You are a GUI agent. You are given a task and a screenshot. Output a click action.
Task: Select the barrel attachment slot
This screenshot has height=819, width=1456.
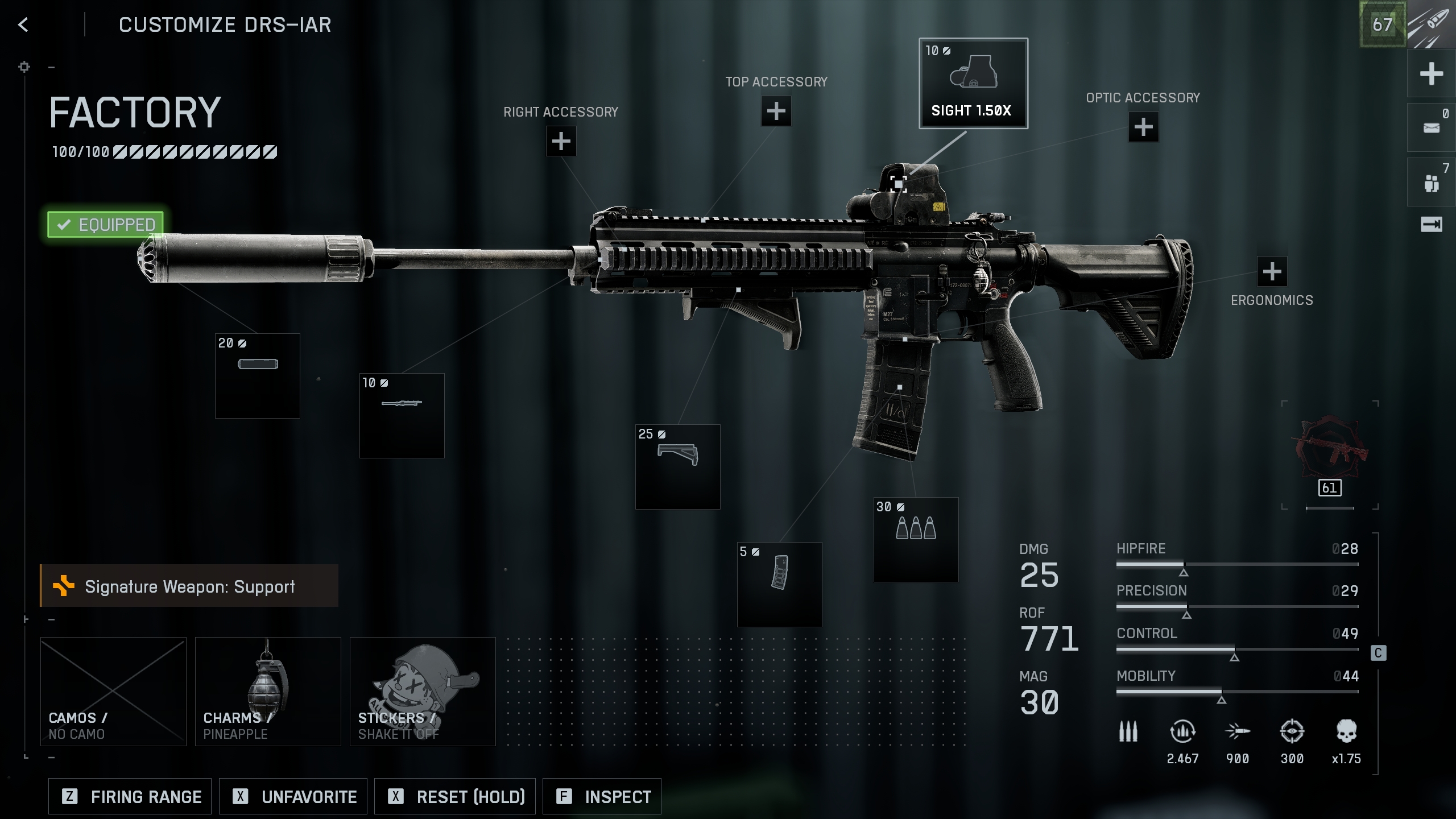pyautogui.click(x=402, y=416)
